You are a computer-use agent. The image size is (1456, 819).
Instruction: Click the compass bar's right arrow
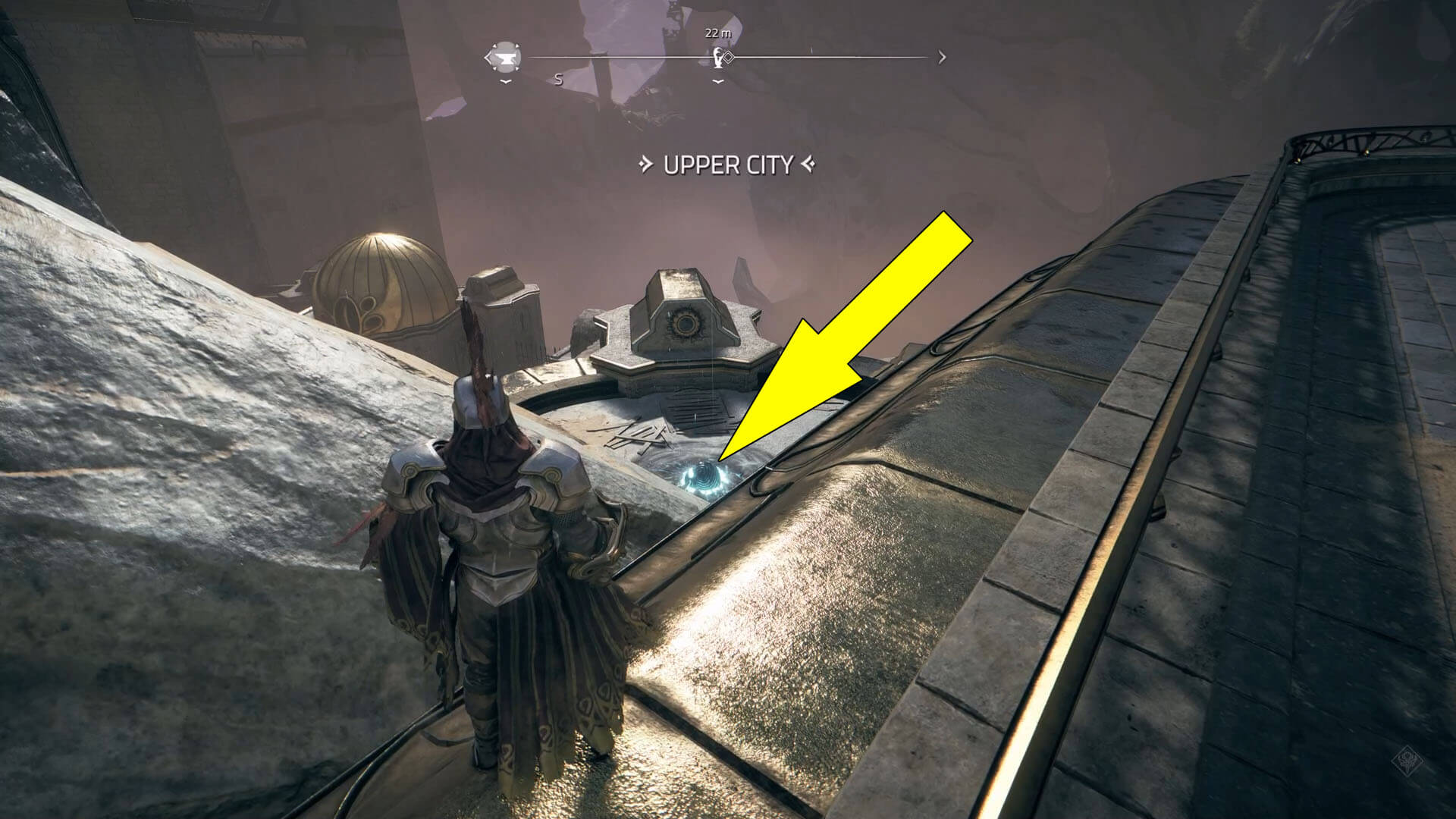coord(942,57)
